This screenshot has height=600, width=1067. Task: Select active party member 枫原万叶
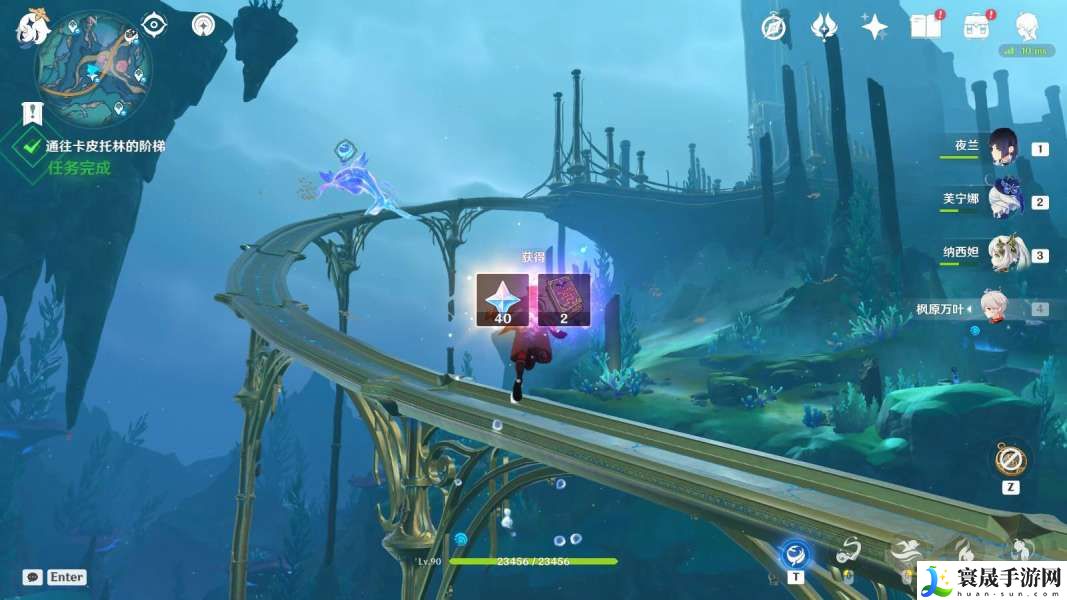click(x=1002, y=308)
